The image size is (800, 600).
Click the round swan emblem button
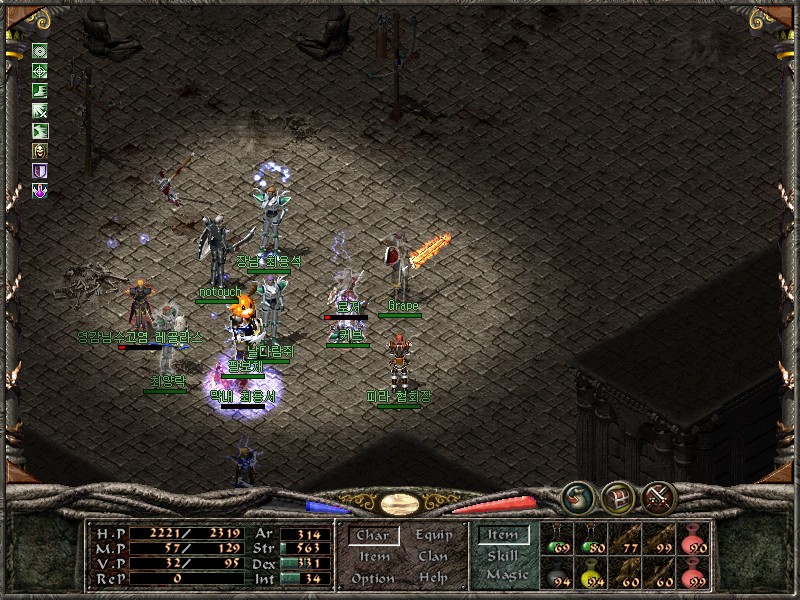577,497
